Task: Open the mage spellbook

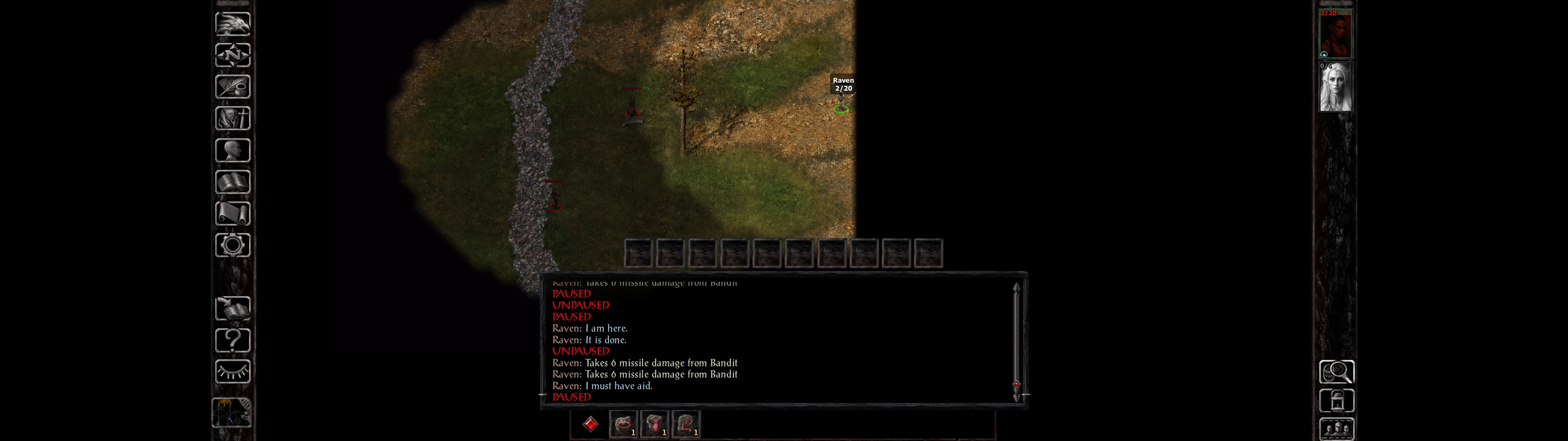Action: coord(232,182)
